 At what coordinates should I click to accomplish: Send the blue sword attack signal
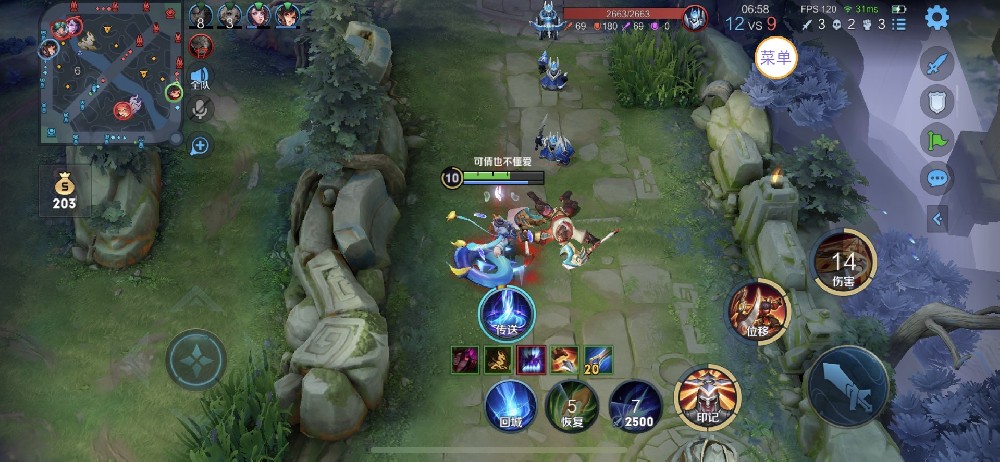tap(937, 66)
